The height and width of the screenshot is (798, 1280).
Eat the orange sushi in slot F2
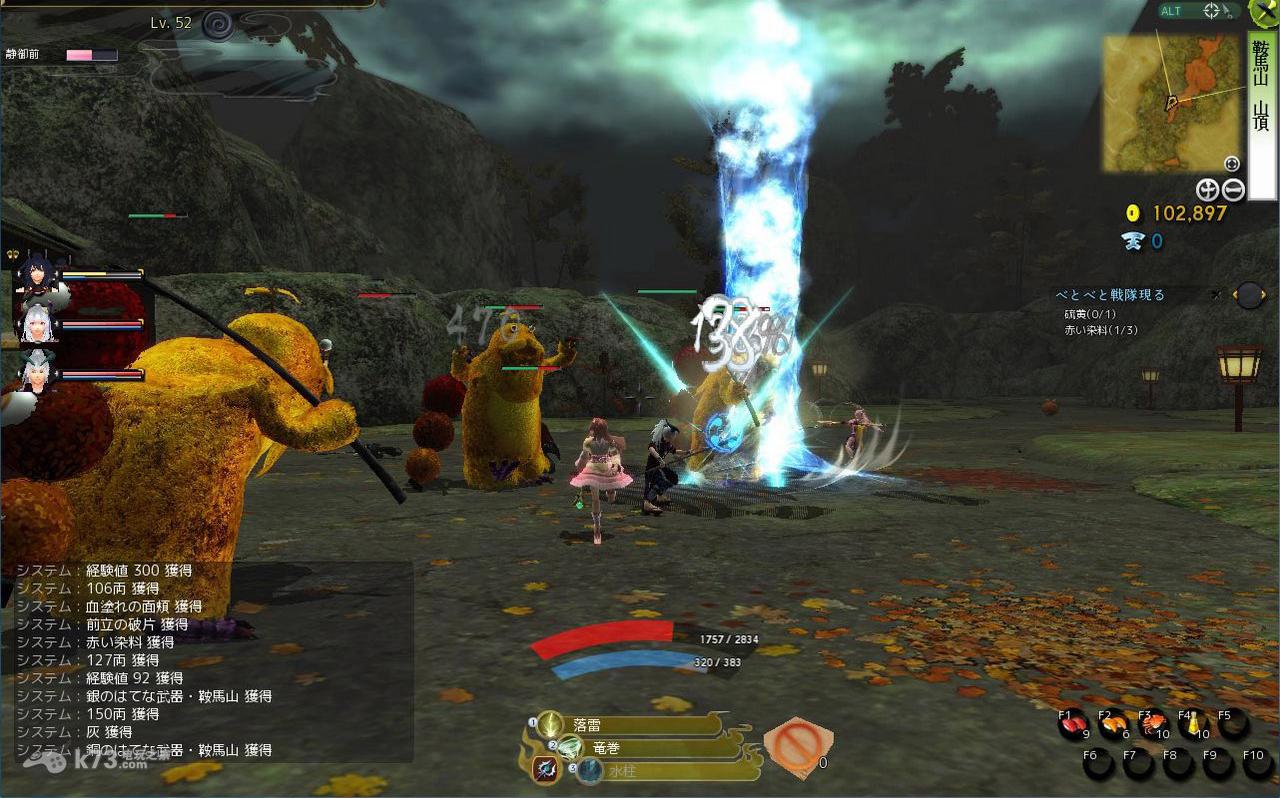point(1113,724)
